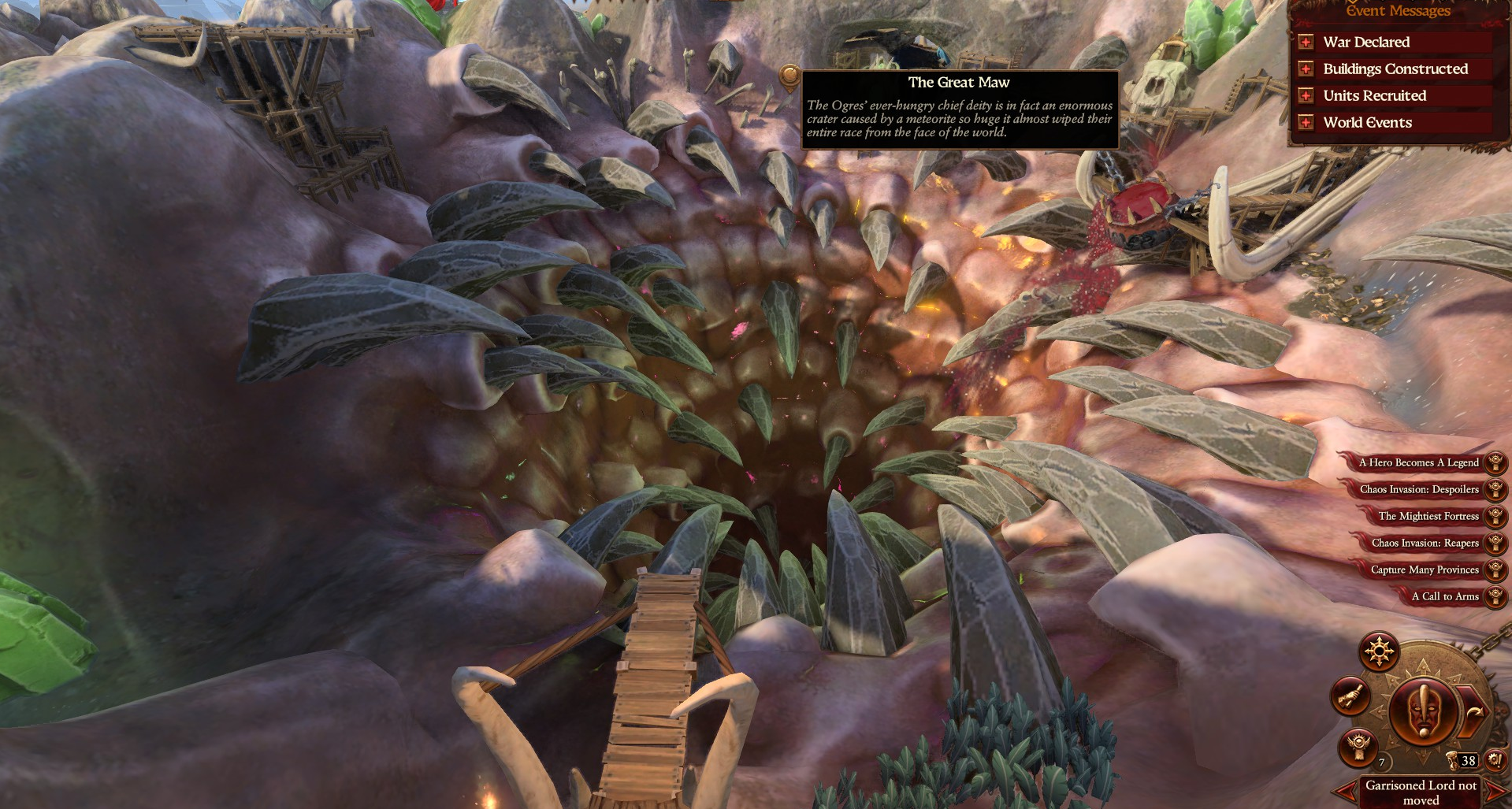Click the End Turn mask button
The width and height of the screenshot is (1512, 809).
tap(1422, 711)
